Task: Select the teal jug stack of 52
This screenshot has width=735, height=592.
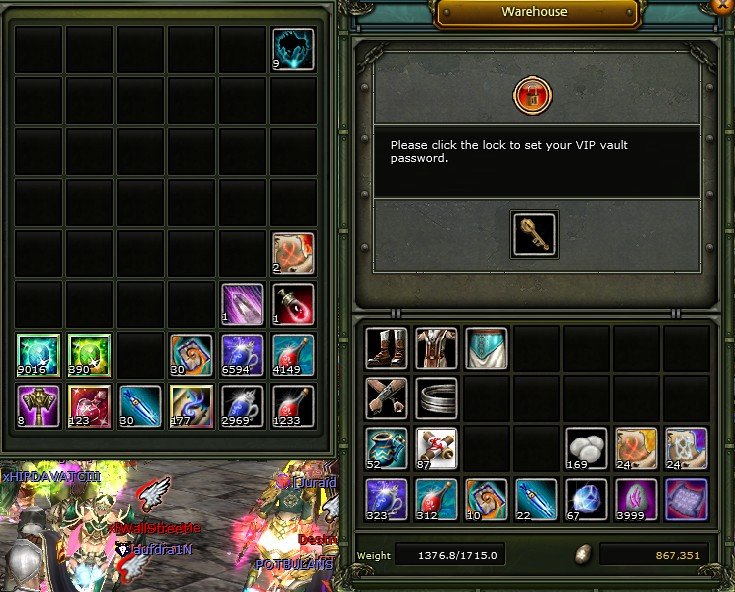Action: pos(387,447)
